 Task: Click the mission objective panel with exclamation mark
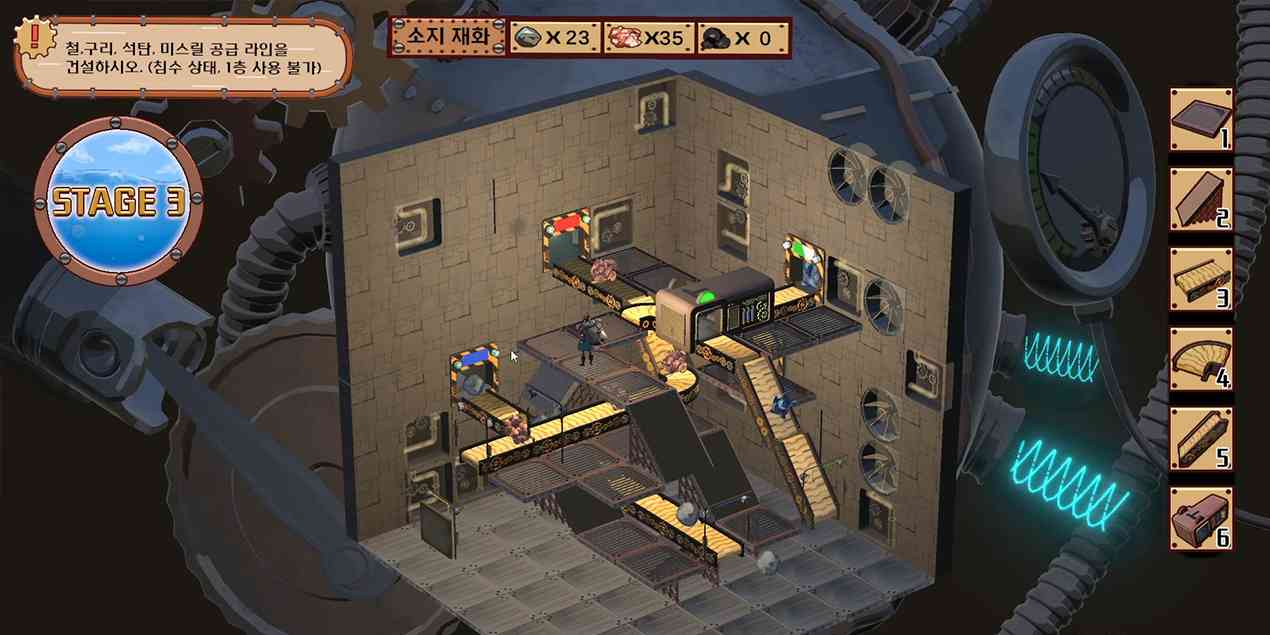(183, 56)
